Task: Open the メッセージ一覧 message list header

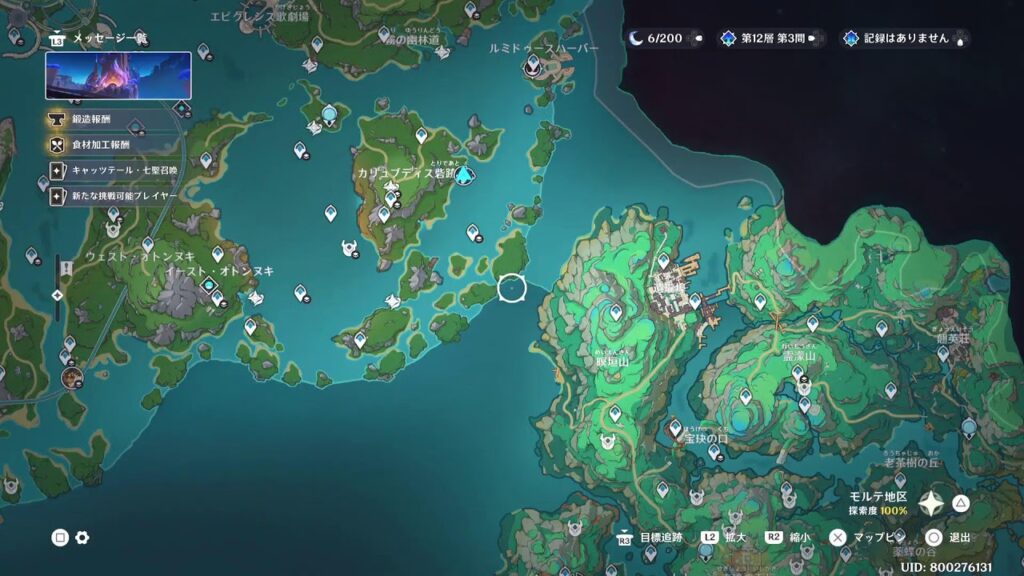Action: point(100,38)
